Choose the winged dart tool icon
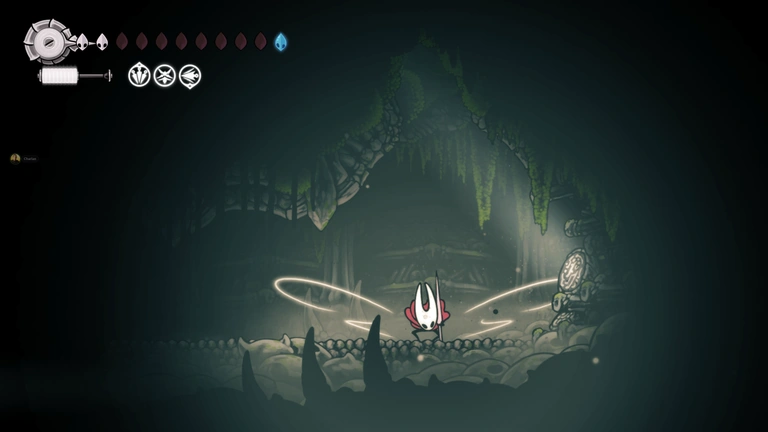The width and height of the screenshot is (768, 432). point(189,75)
